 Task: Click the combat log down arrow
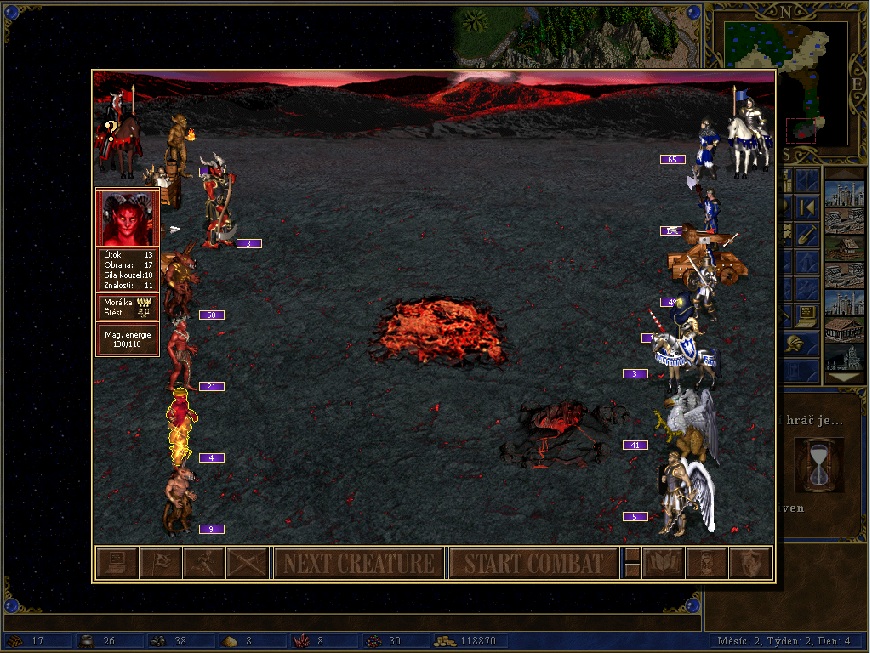(631, 570)
